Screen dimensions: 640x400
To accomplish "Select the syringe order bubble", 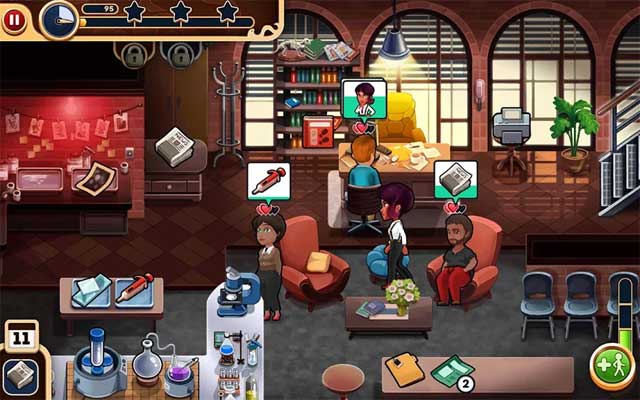I will 266,181.
